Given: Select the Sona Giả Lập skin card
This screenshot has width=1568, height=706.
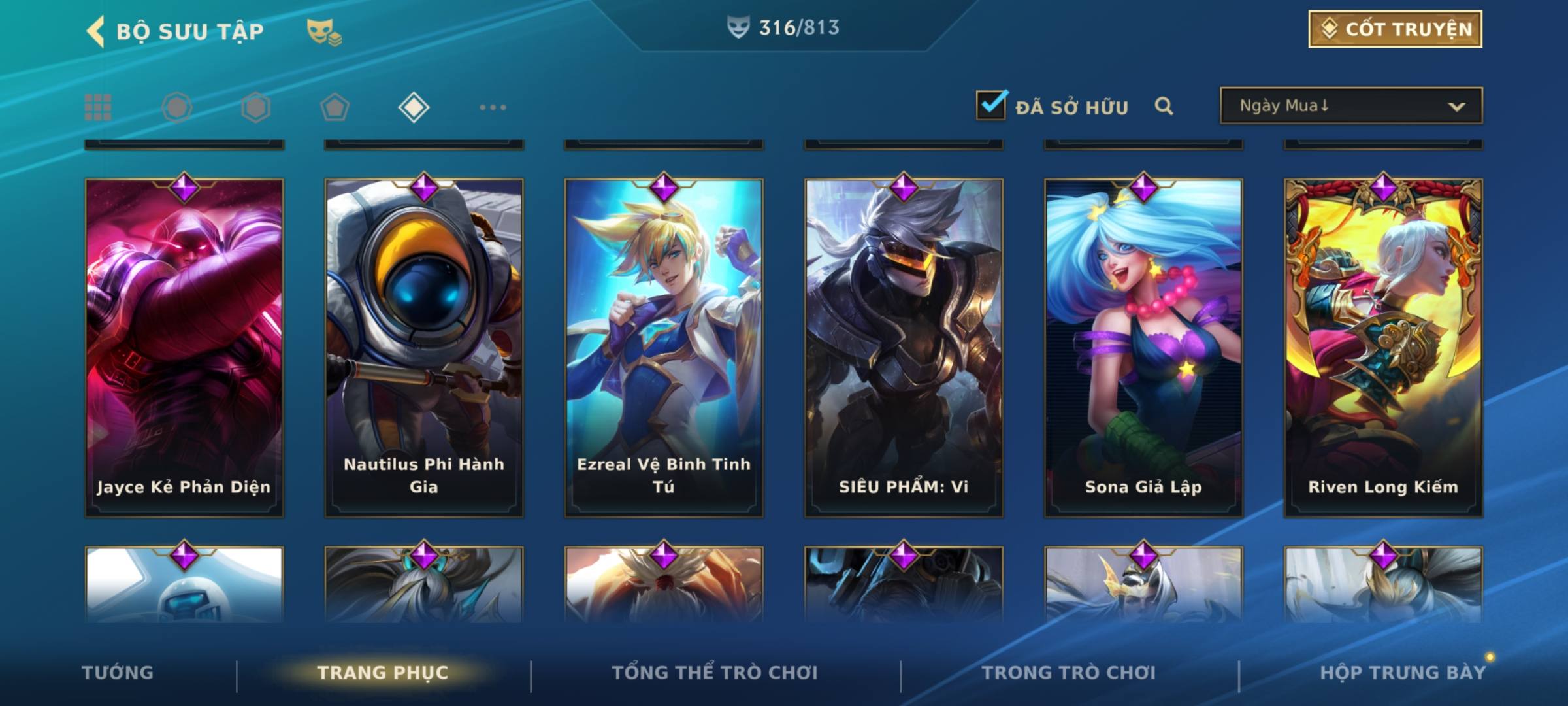Looking at the screenshot, I should 1143,346.
